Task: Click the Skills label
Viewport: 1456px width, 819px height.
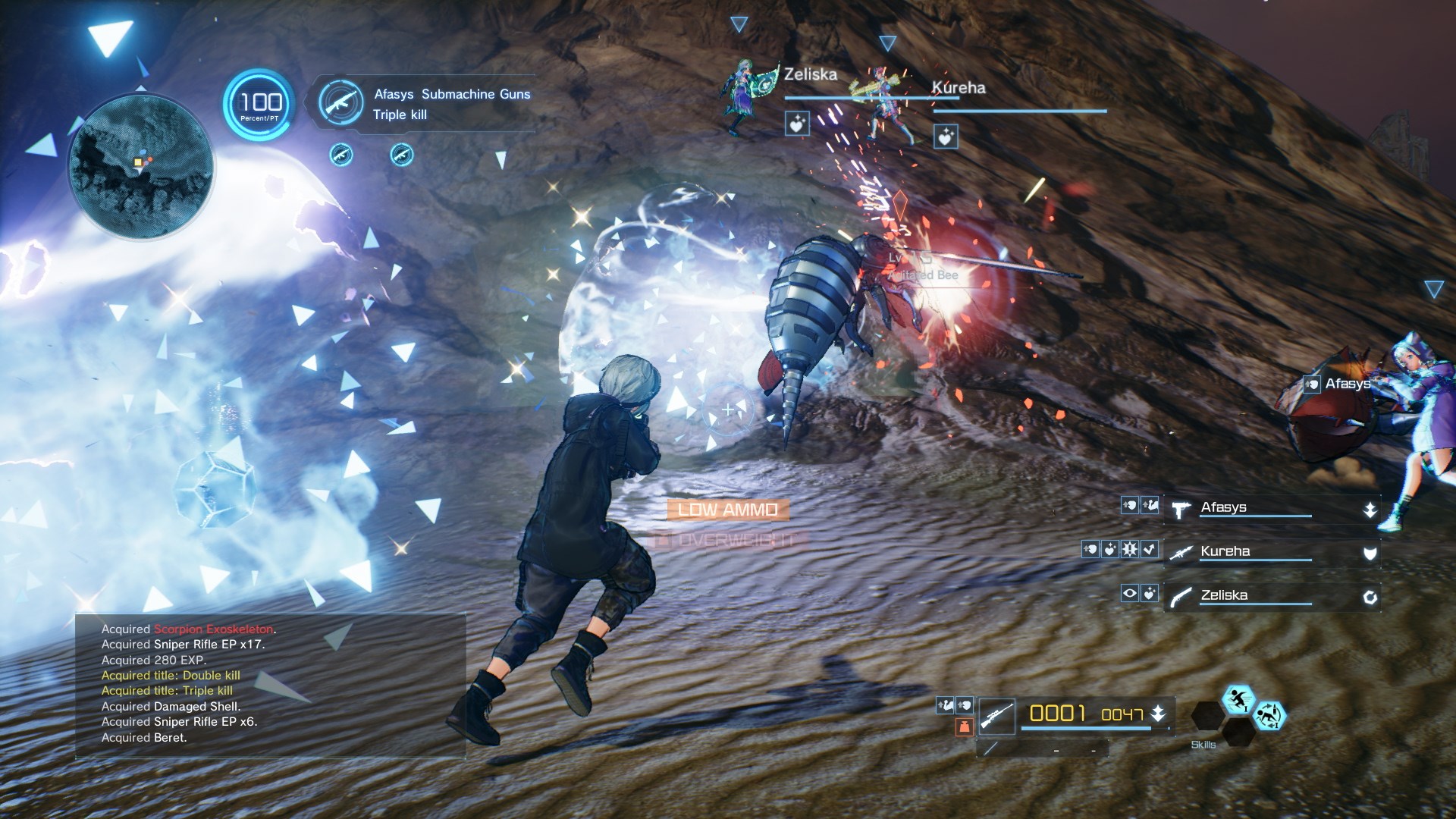Action: [1203, 745]
